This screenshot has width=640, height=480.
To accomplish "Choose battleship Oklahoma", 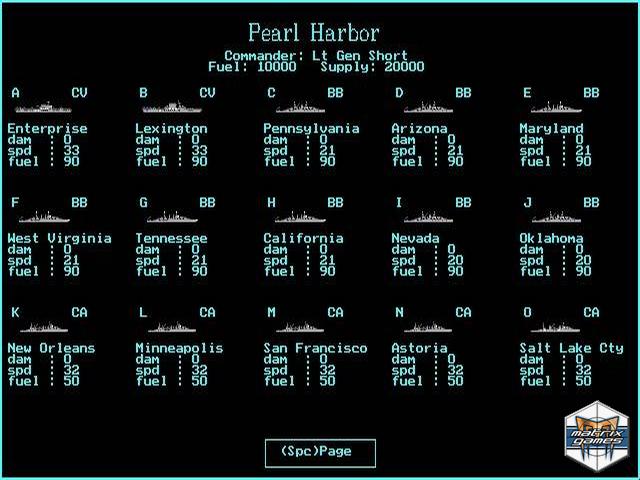I will 551,238.
